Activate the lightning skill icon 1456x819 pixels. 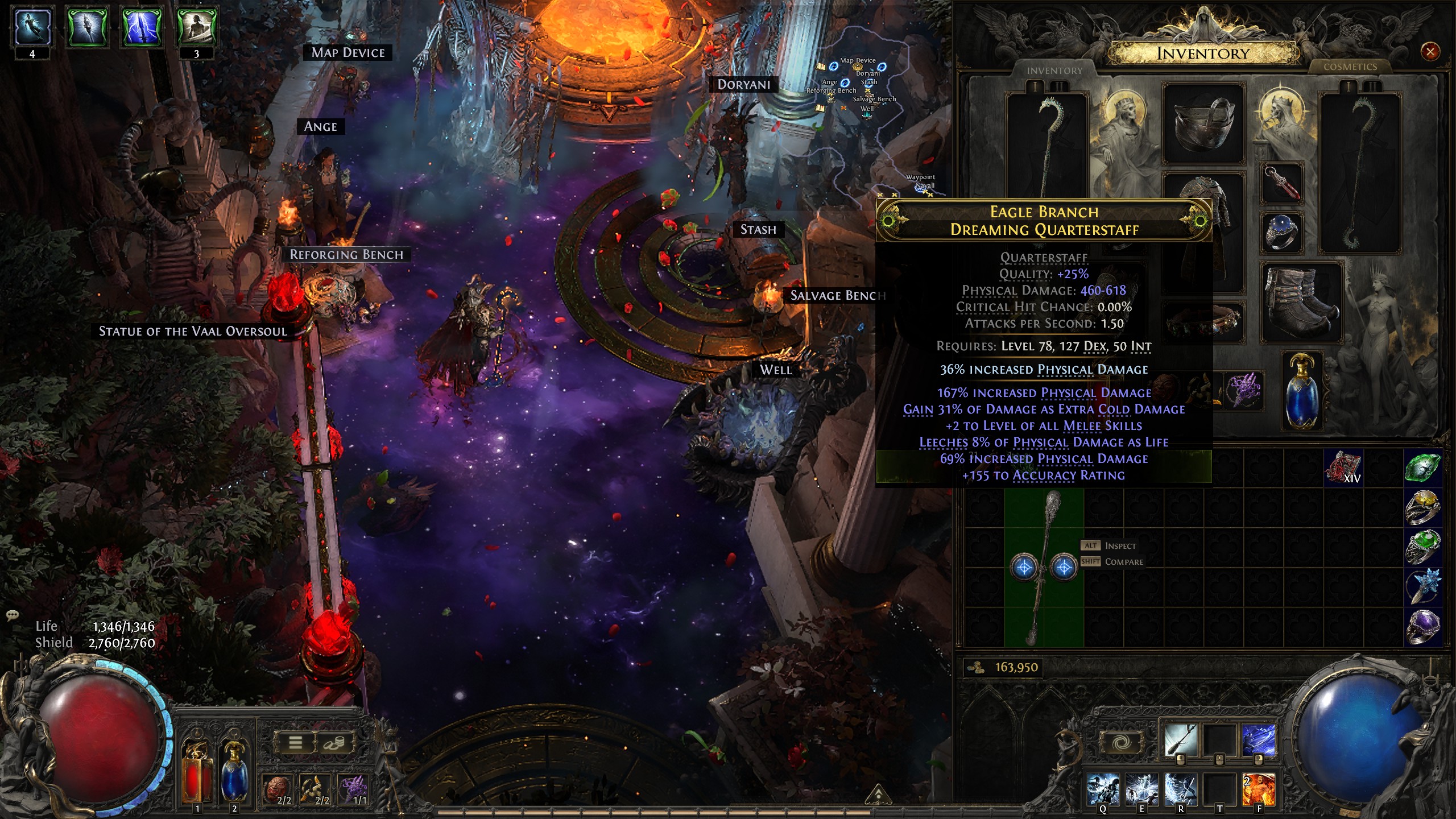[1258, 740]
